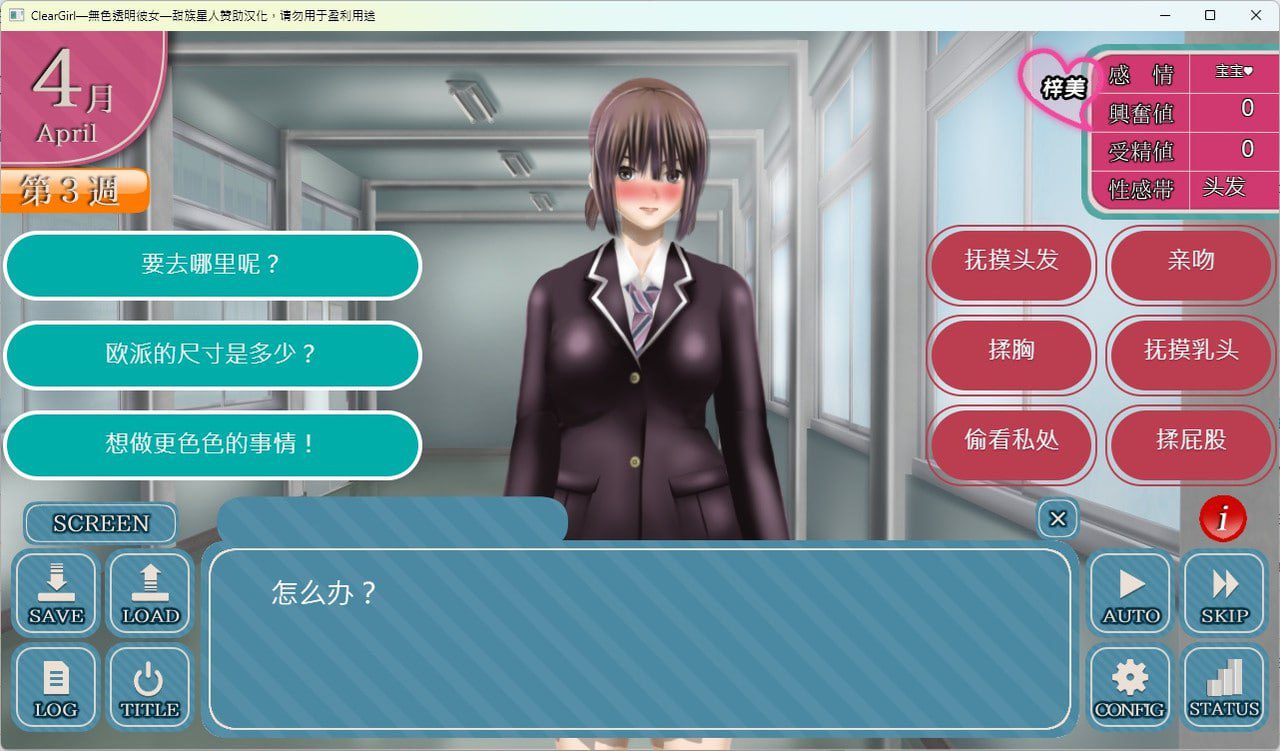The height and width of the screenshot is (751, 1280).
Task: Select the 揉胸 action
Action: pos(1010,355)
